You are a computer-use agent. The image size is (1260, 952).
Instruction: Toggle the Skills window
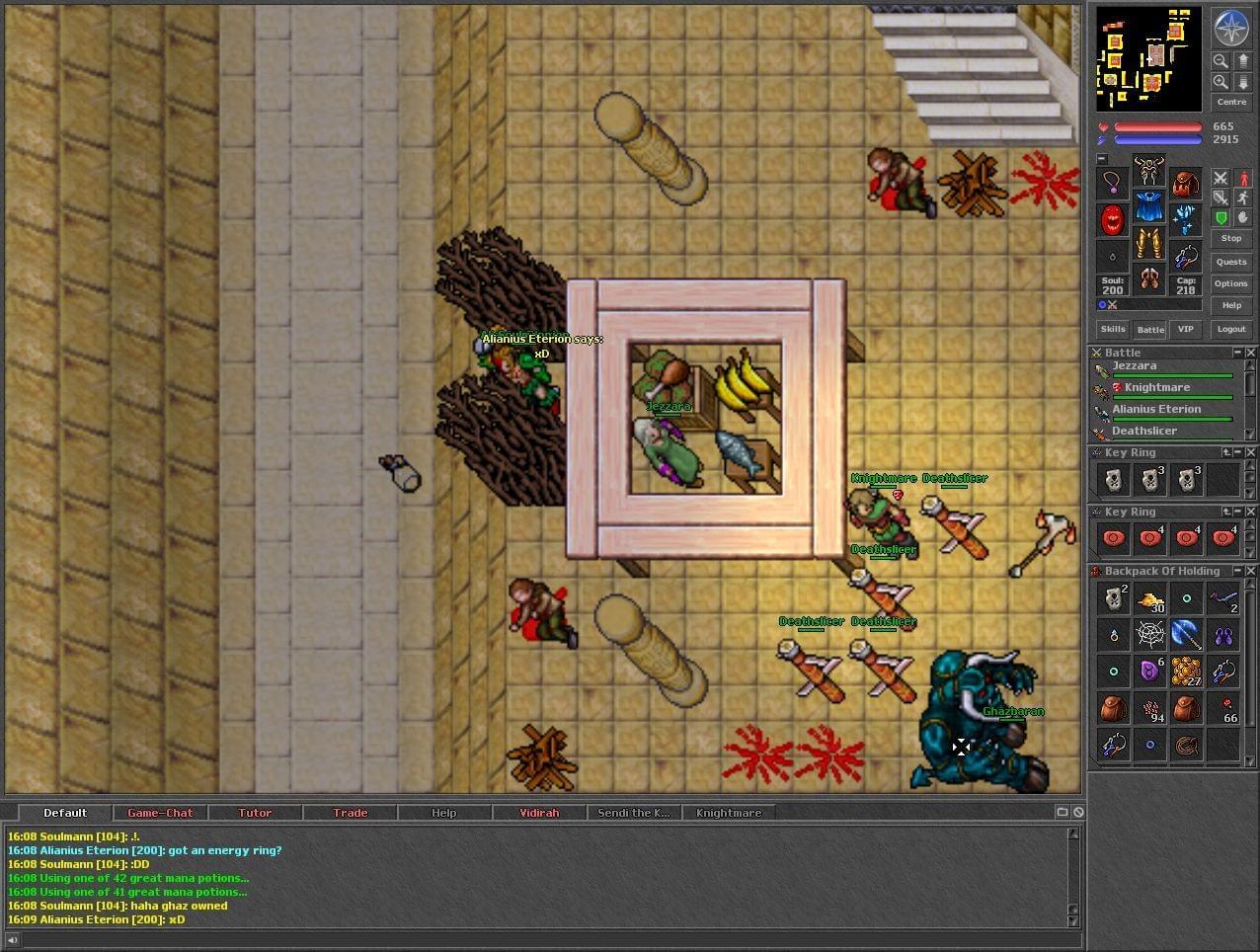pos(1113,329)
